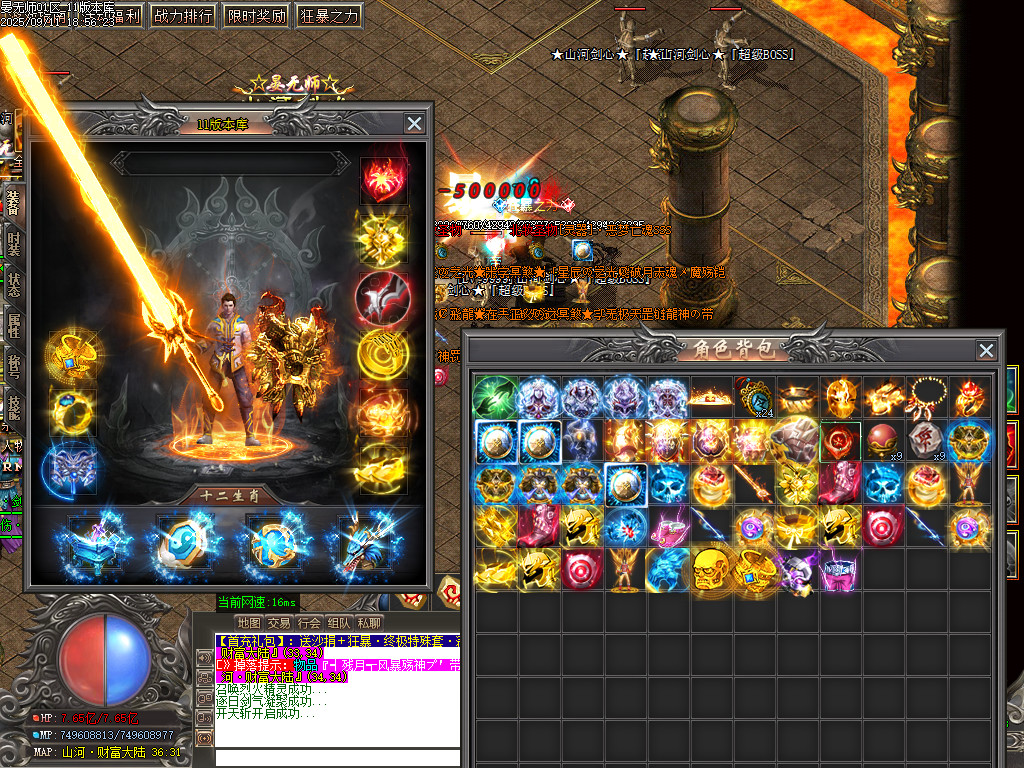Screen dimensions: 1024x768
Task: Open the 交易 trade menu
Action: pyautogui.click(x=279, y=623)
